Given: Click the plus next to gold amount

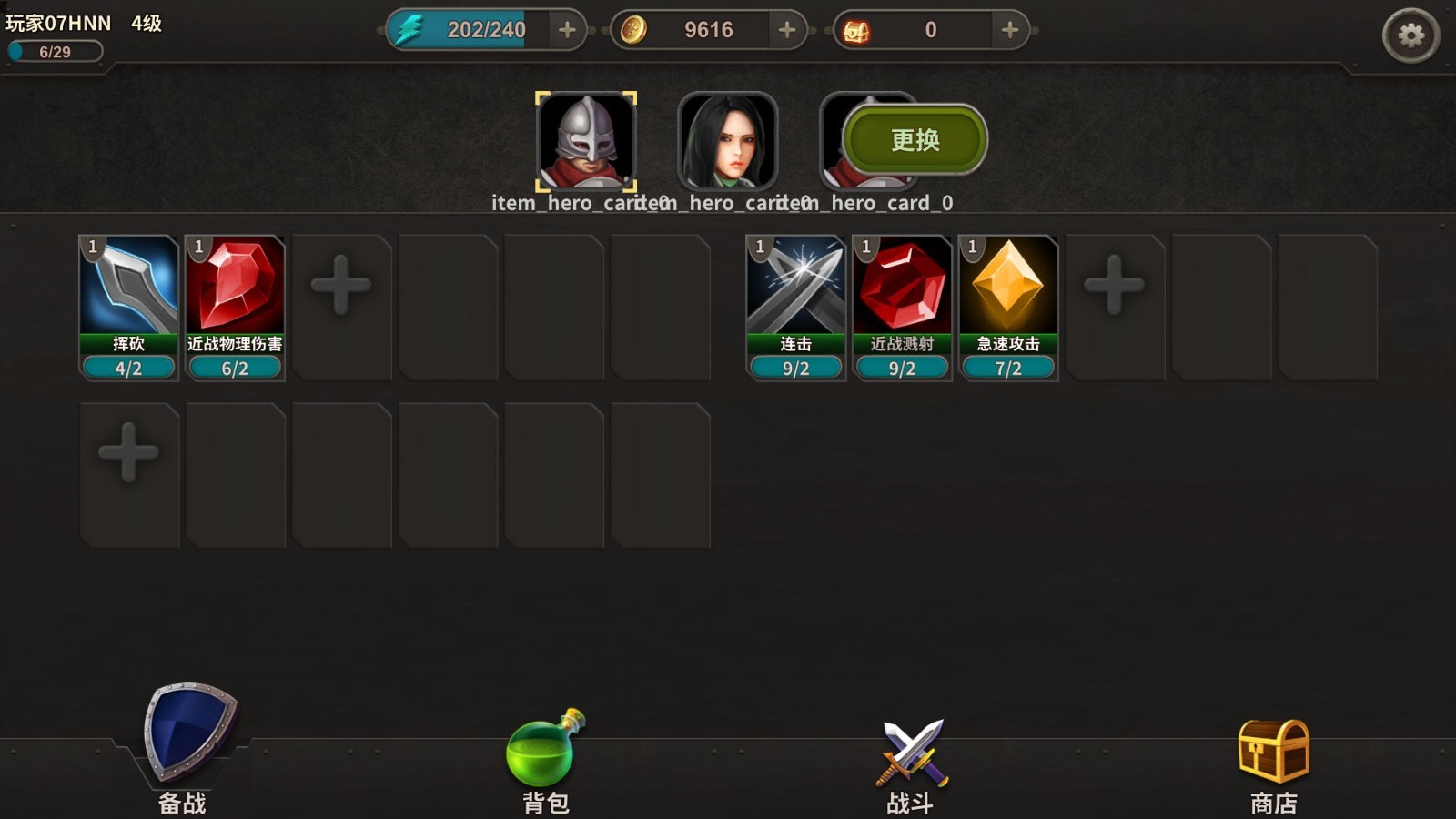Looking at the screenshot, I should [x=786, y=29].
